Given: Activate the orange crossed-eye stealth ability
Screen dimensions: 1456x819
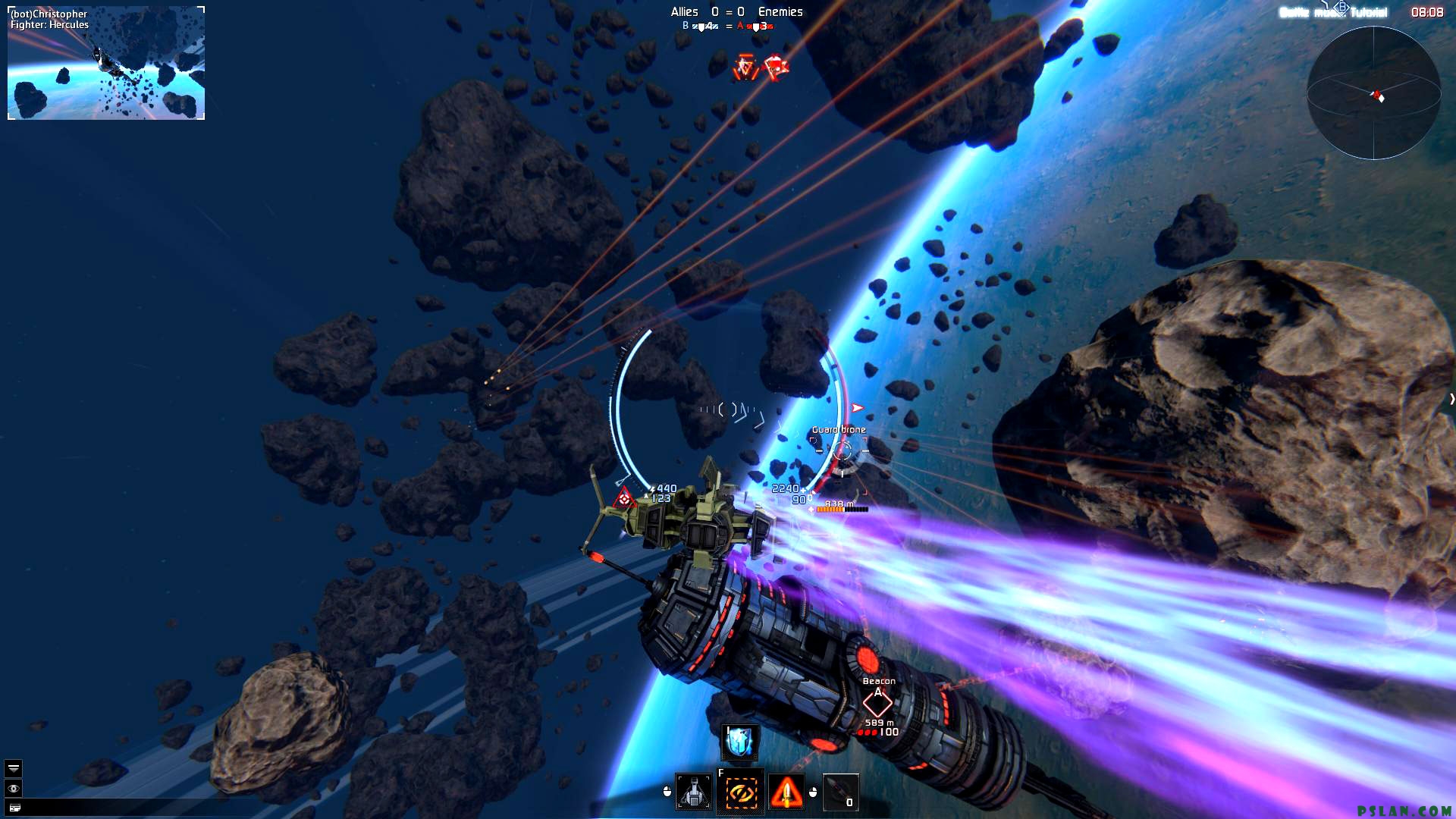Looking at the screenshot, I should [741, 792].
